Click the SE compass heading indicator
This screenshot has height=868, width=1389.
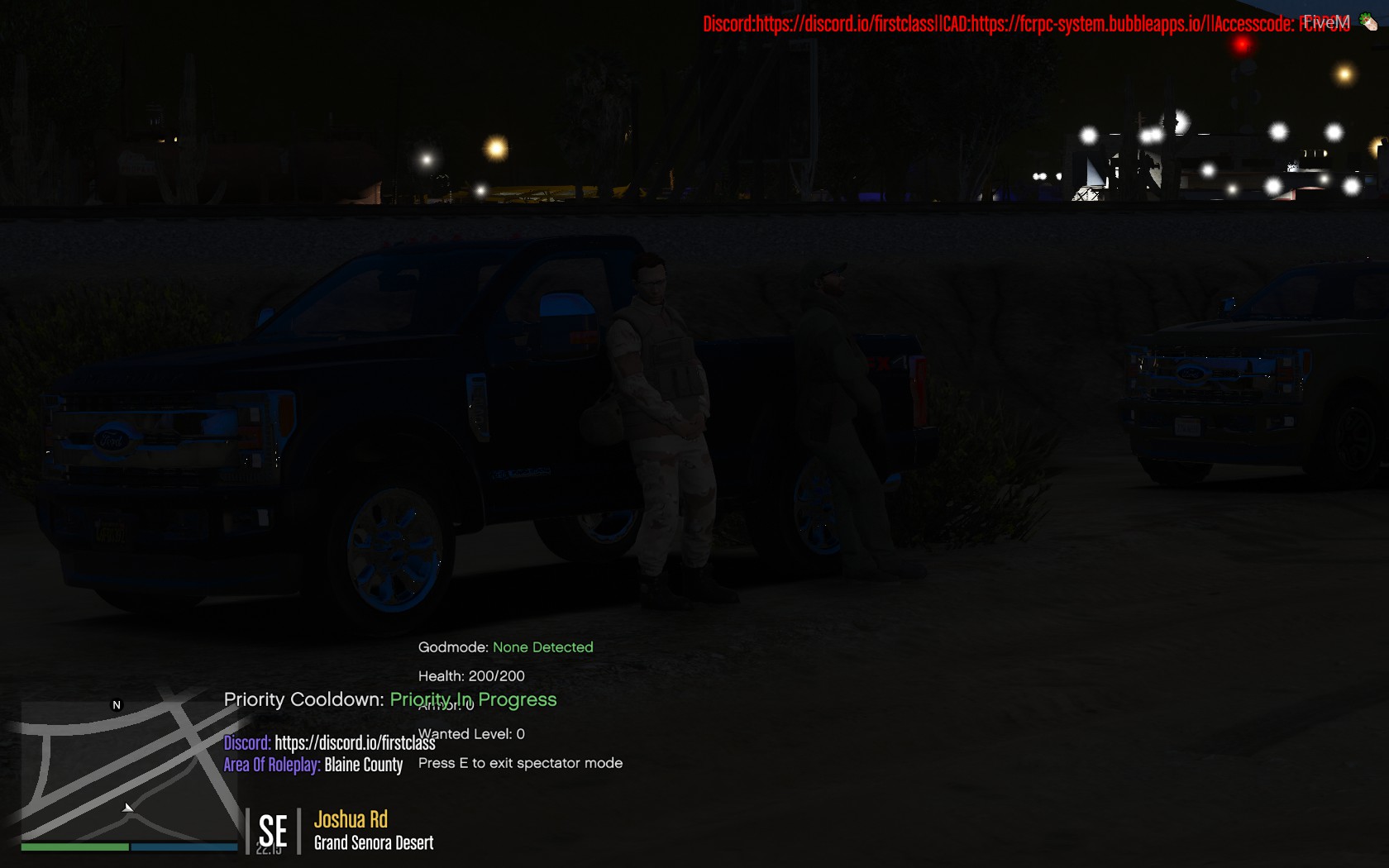click(272, 831)
